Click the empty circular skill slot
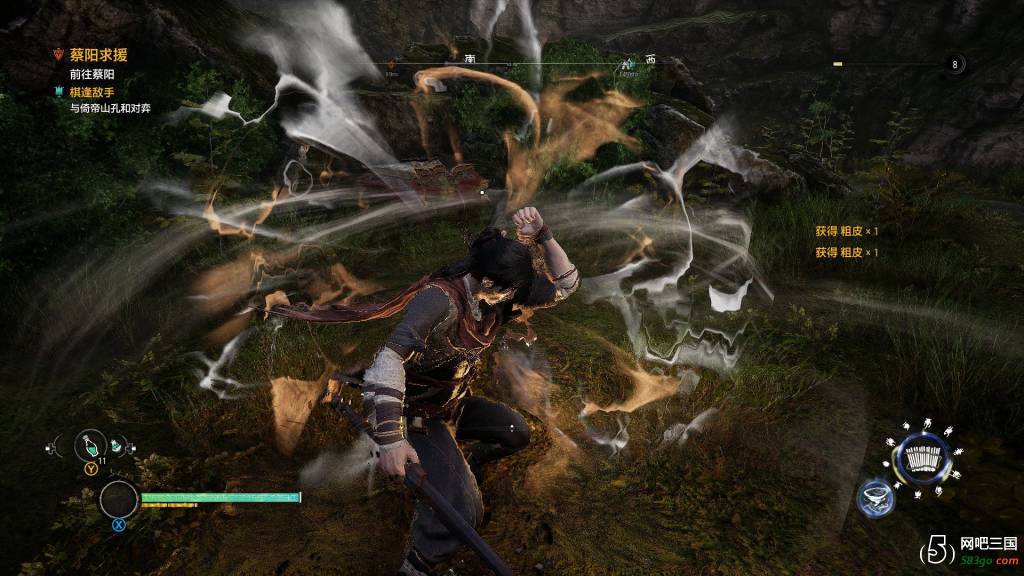The image size is (1024, 576). (118, 499)
